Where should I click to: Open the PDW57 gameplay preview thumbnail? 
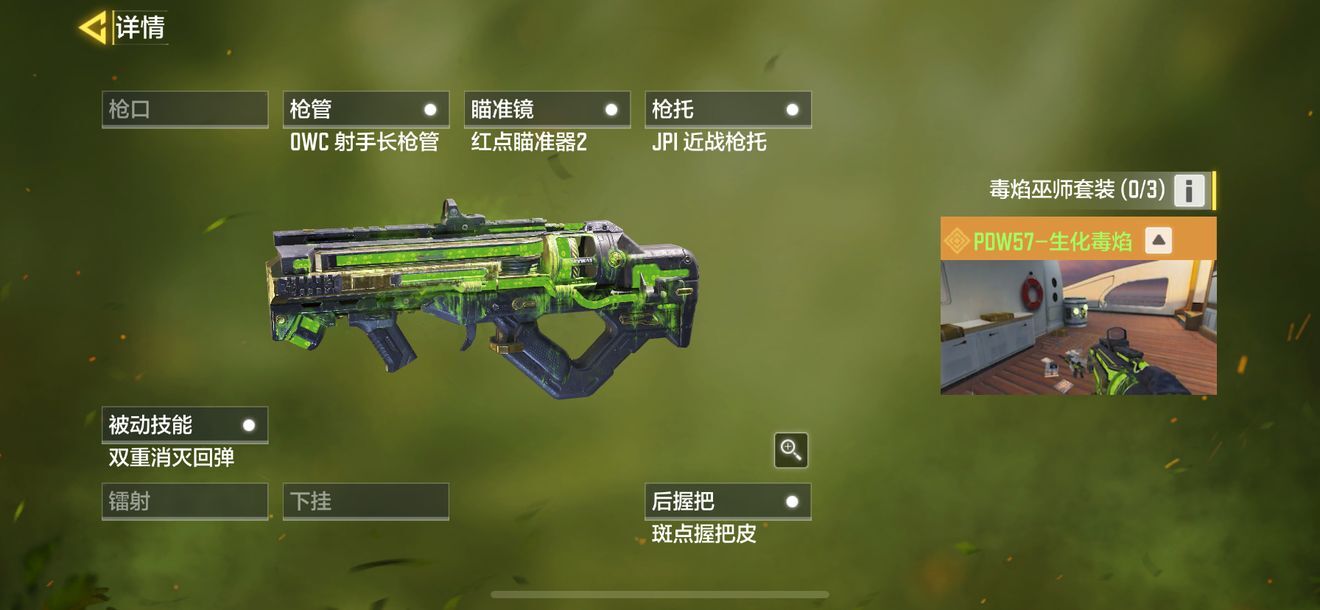click(1078, 327)
